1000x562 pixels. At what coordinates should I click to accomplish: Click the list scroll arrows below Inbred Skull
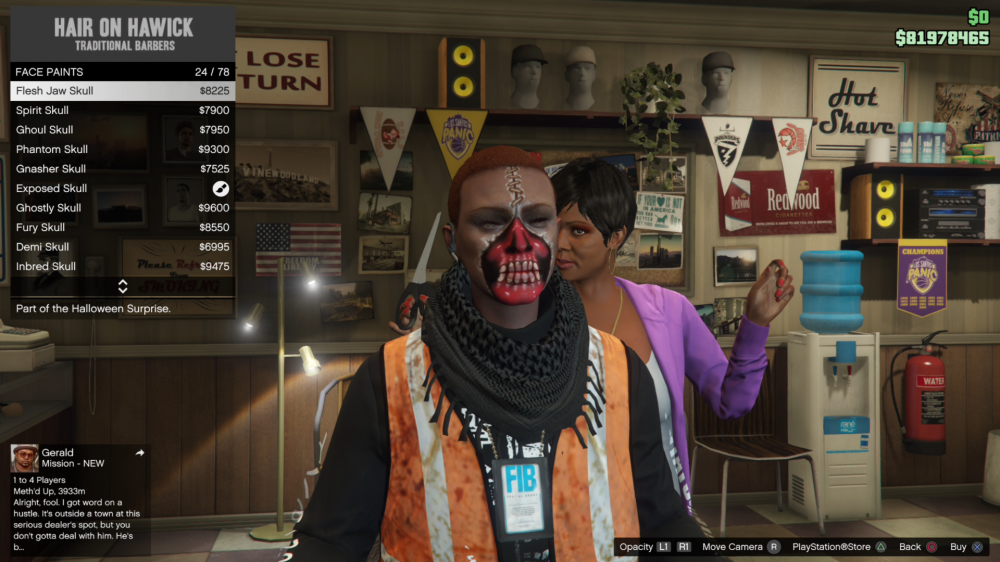pyautogui.click(x=122, y=286)
